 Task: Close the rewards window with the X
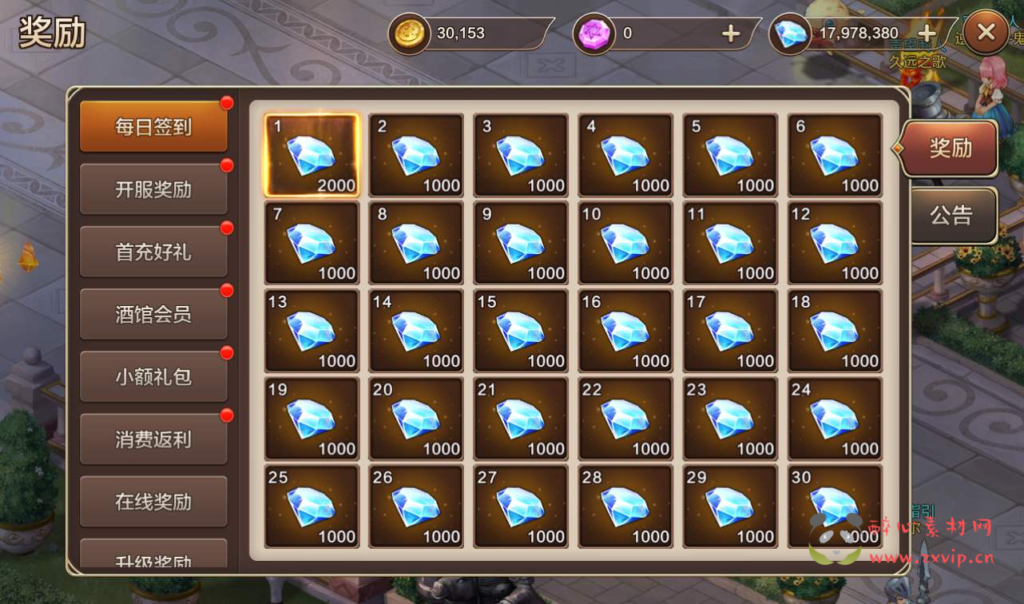pos(986,33)
